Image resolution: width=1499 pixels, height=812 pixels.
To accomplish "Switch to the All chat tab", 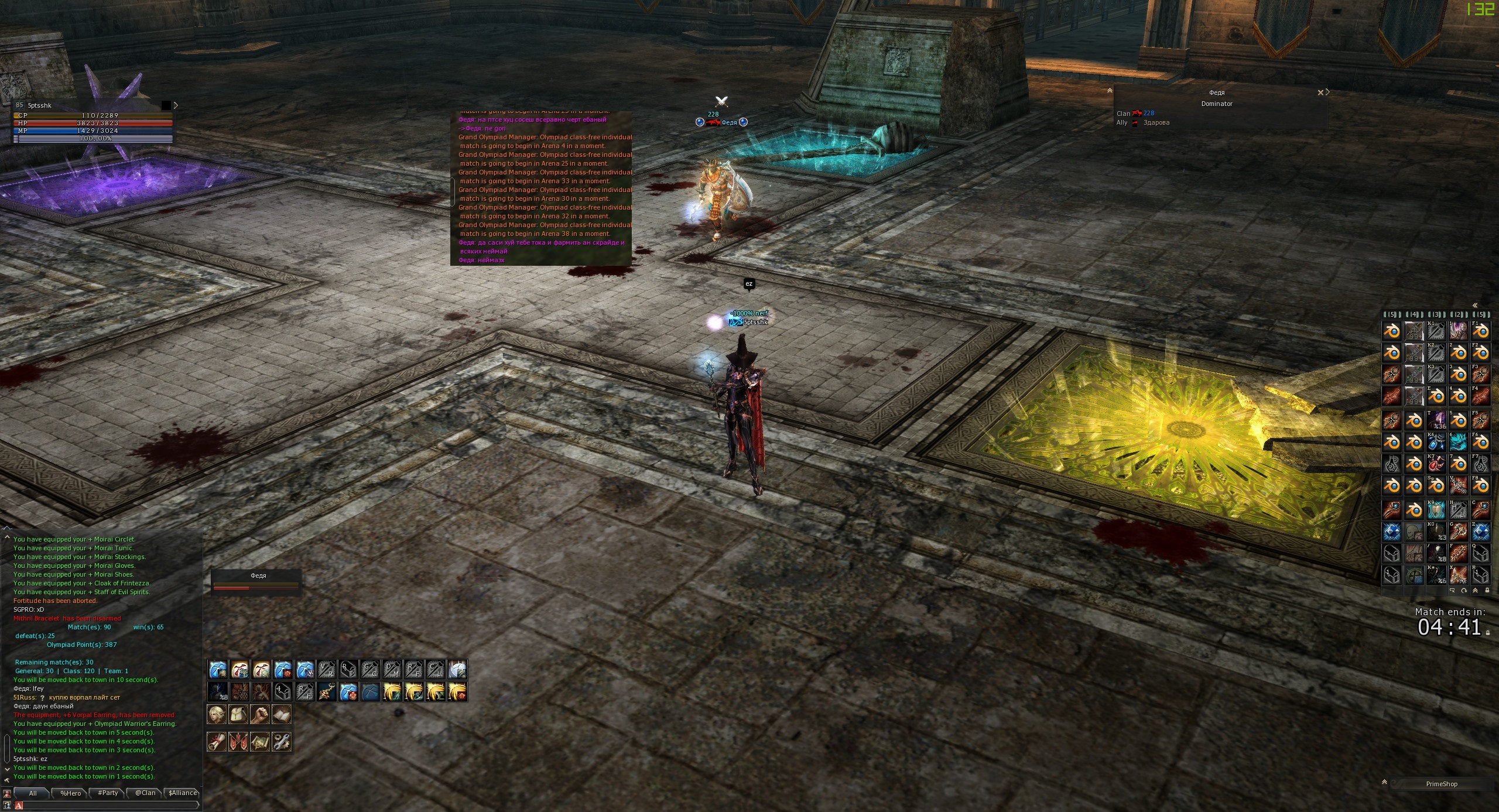I will click(33, 793).
